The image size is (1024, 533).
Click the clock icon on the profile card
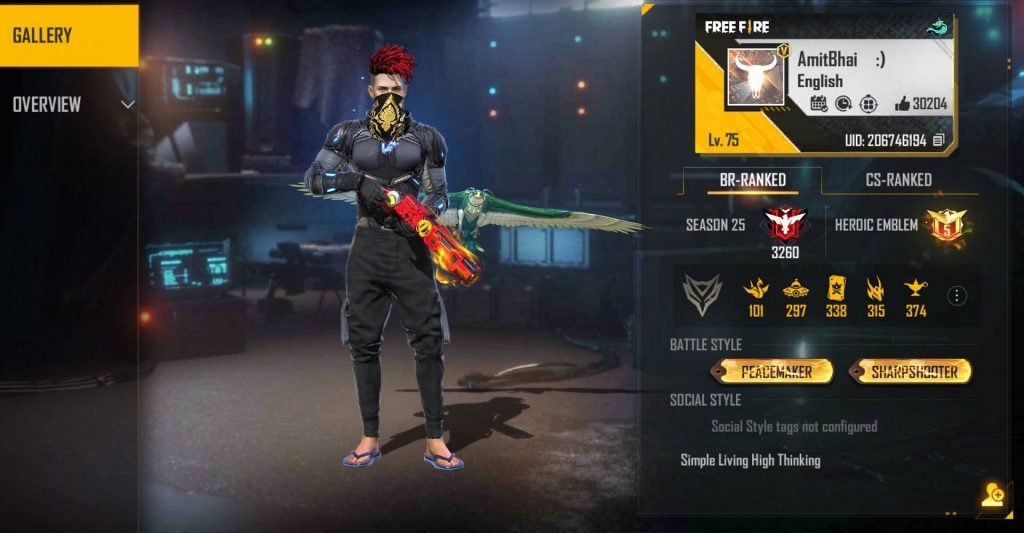coord(844,103)
